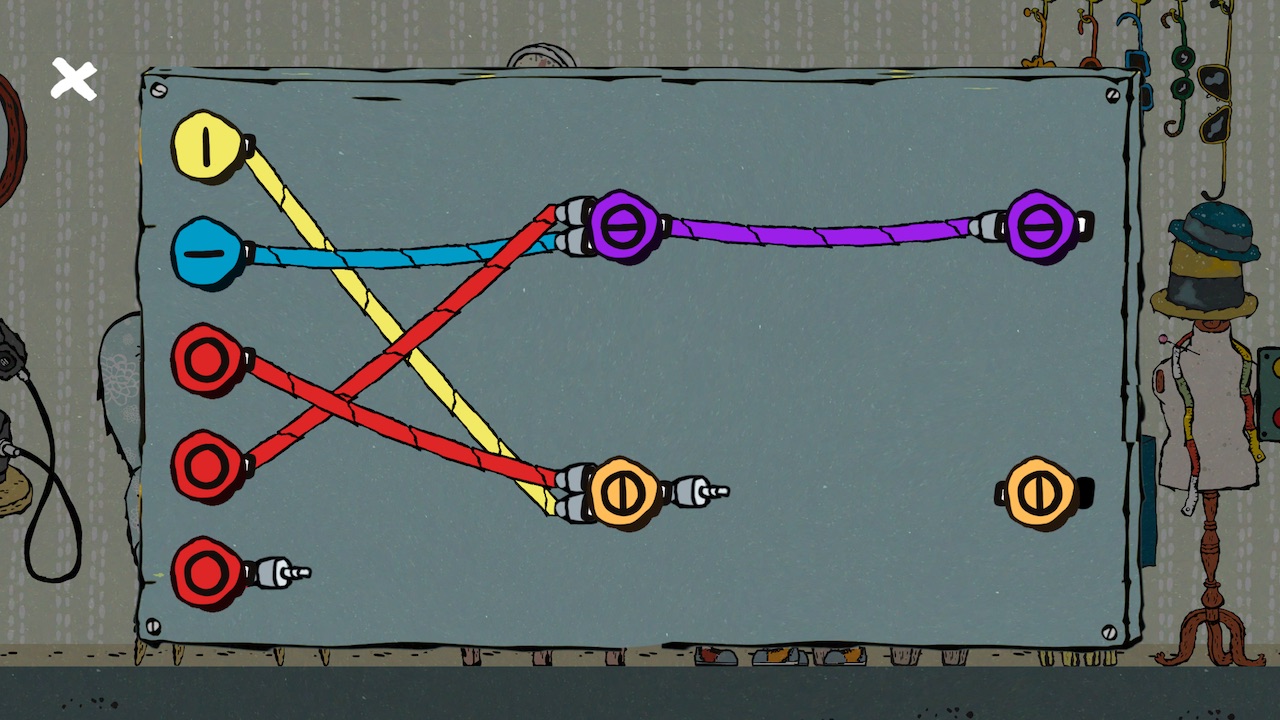This screenshot has width=1280, height=720.
Task: Select the yellow socket with vertical line
Action: 207,147
